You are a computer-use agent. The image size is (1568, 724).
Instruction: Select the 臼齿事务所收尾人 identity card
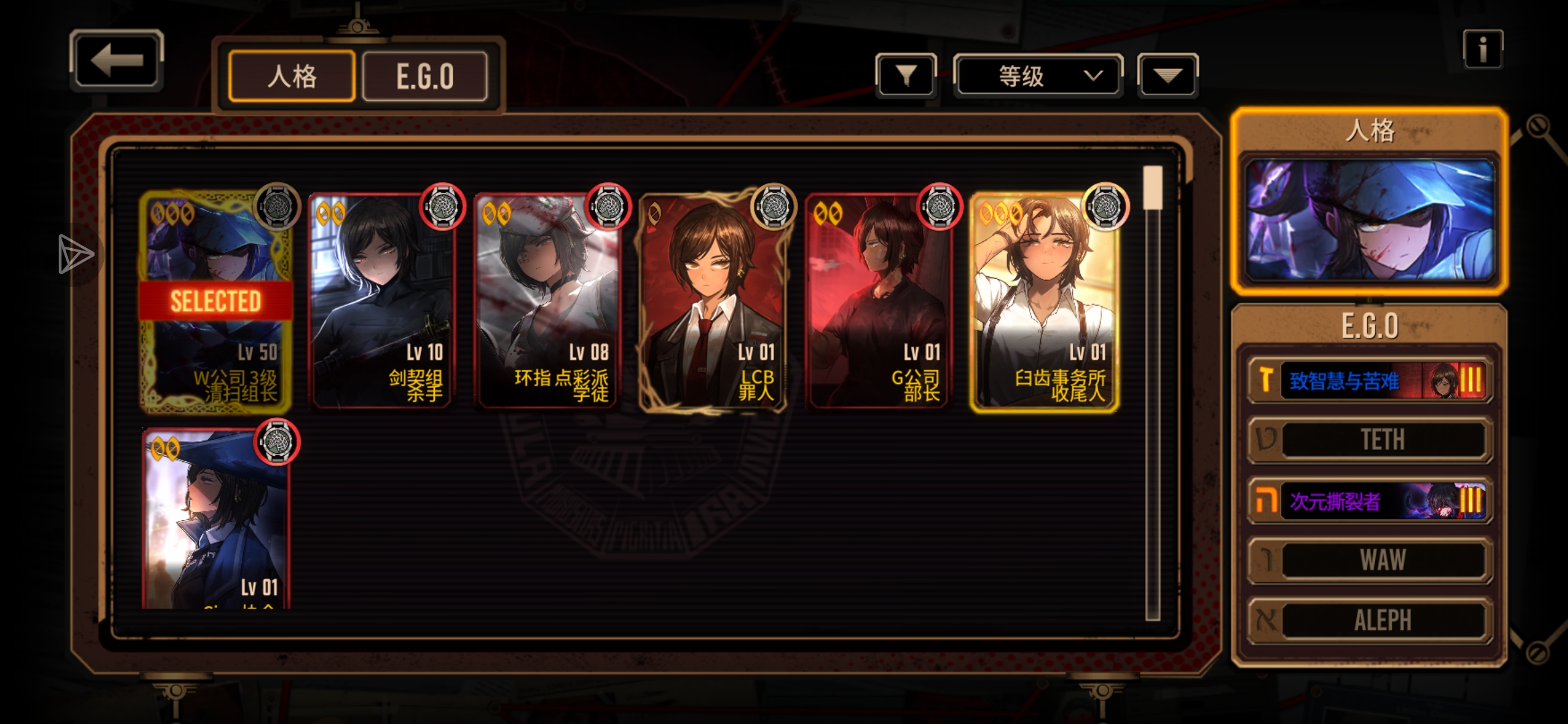pos(1045,302)
